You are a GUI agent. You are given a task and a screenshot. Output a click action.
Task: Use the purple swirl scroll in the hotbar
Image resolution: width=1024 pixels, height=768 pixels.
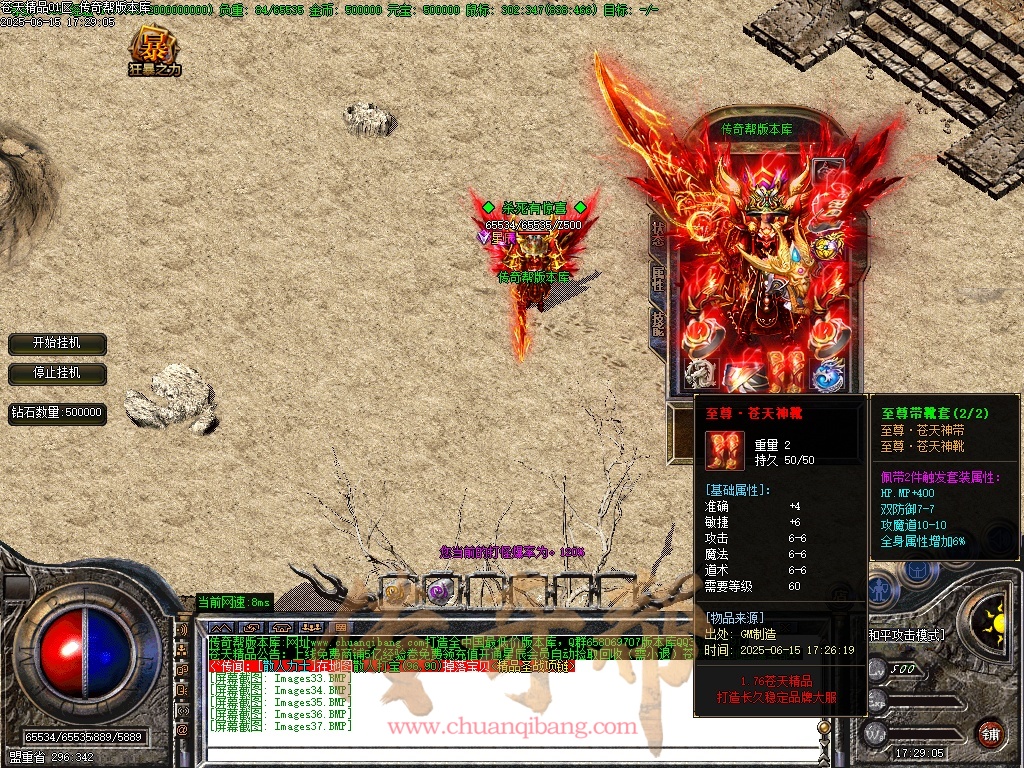437,591
